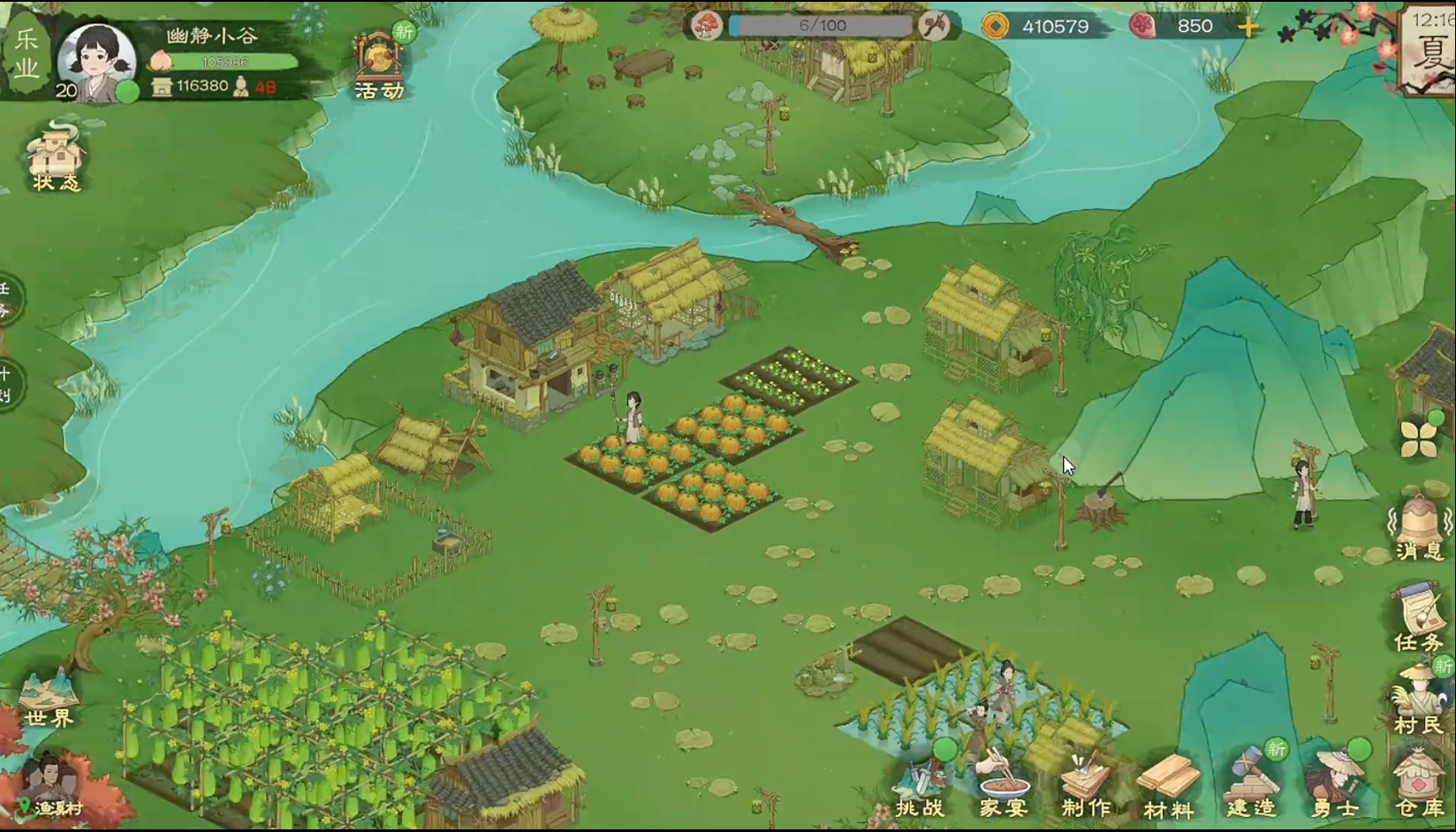
Task: Click the crossed axe and hammer icon
Action: click(933, 26)
